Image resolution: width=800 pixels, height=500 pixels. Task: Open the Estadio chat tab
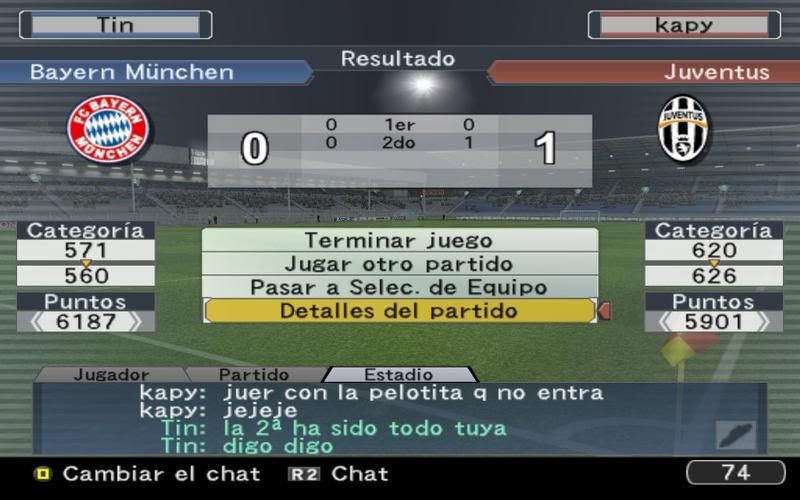(398, 375)
